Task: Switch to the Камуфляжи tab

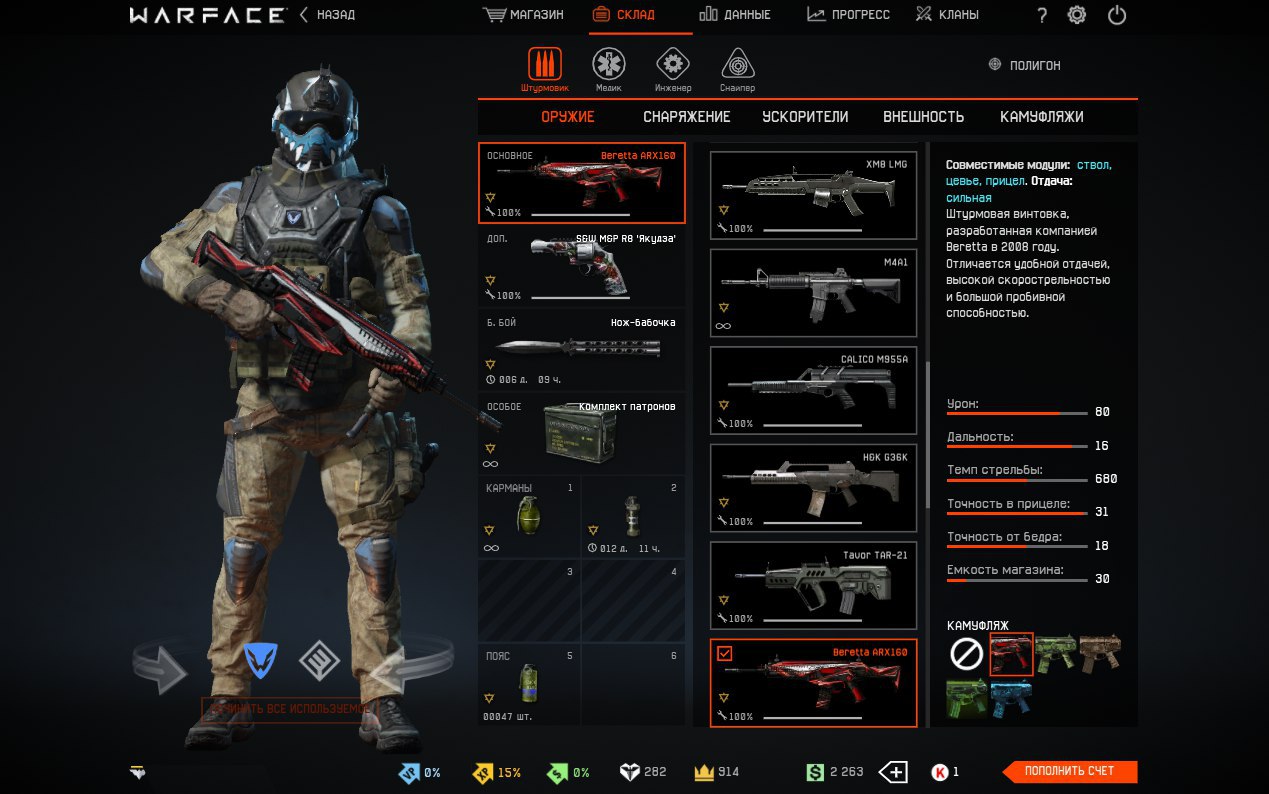Action: tap(1041, 117)
